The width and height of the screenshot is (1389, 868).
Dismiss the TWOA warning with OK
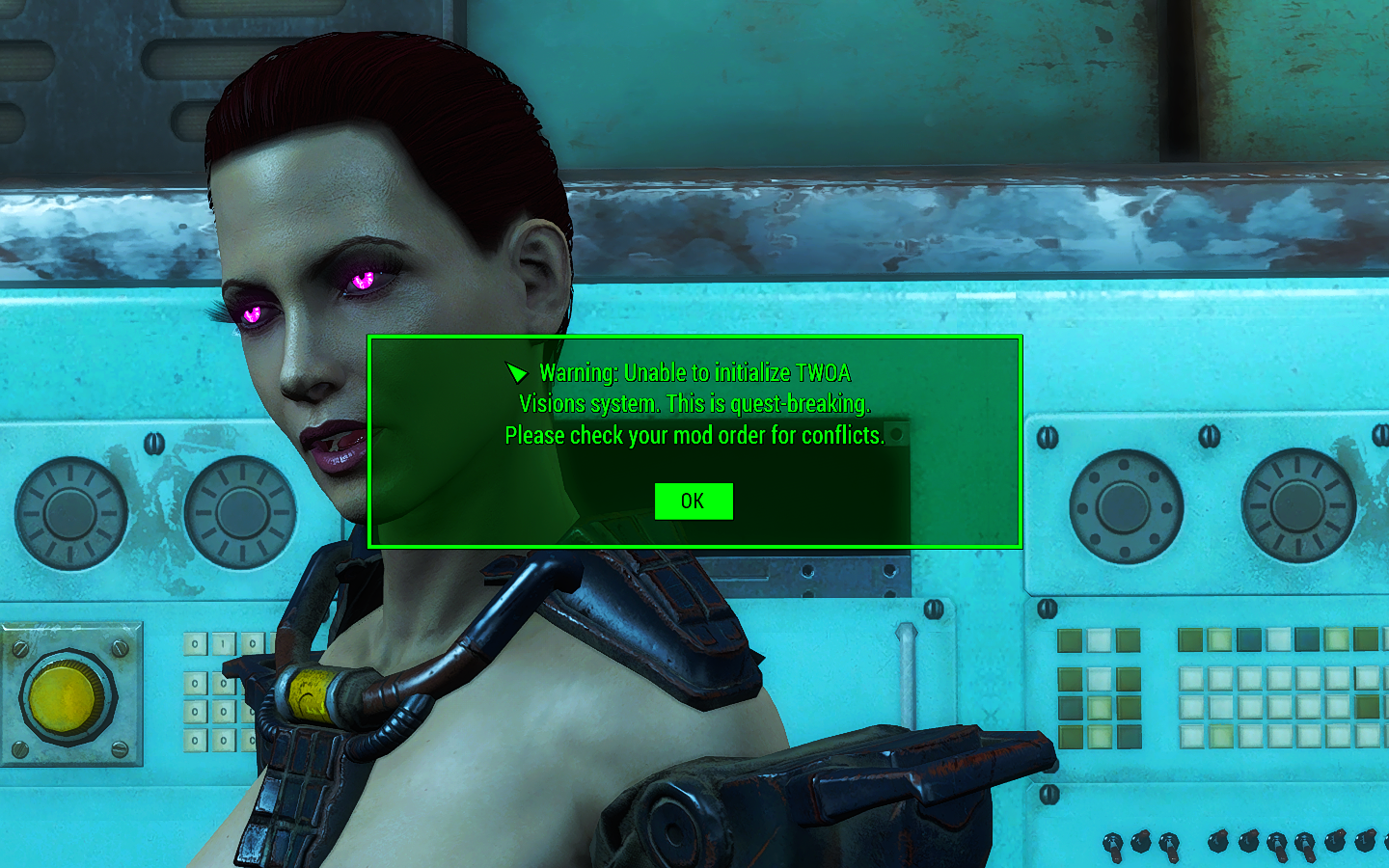694,502
